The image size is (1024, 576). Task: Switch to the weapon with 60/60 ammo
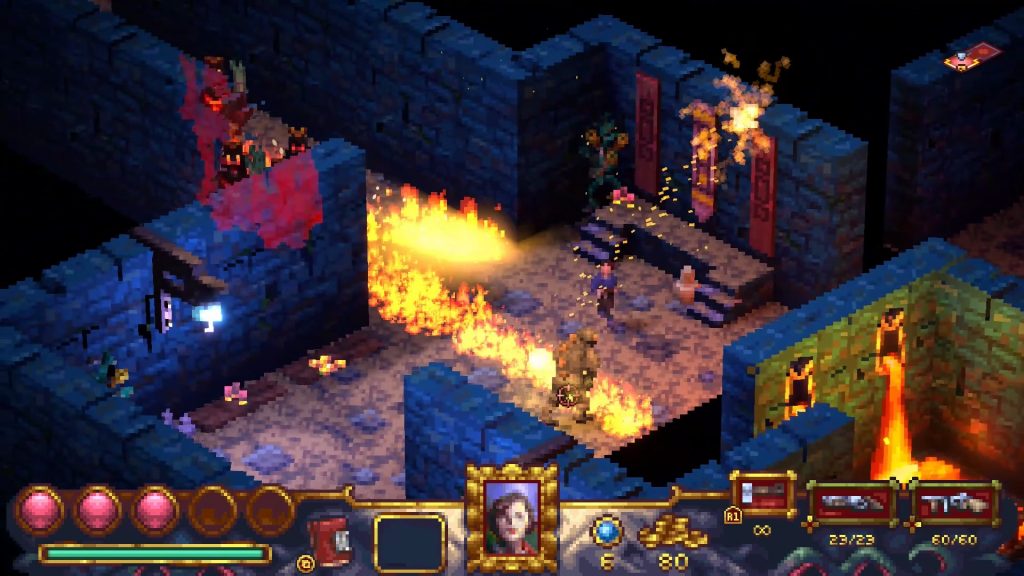point(954,503)
